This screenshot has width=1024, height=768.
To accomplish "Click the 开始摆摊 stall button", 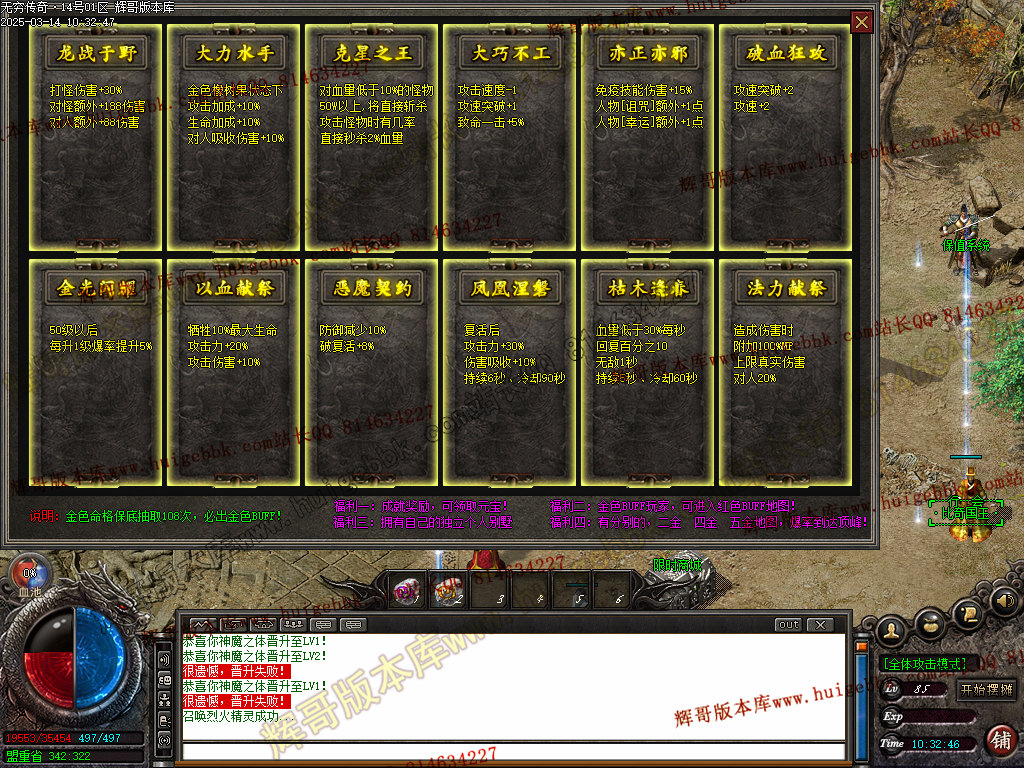I will point(987,689).
